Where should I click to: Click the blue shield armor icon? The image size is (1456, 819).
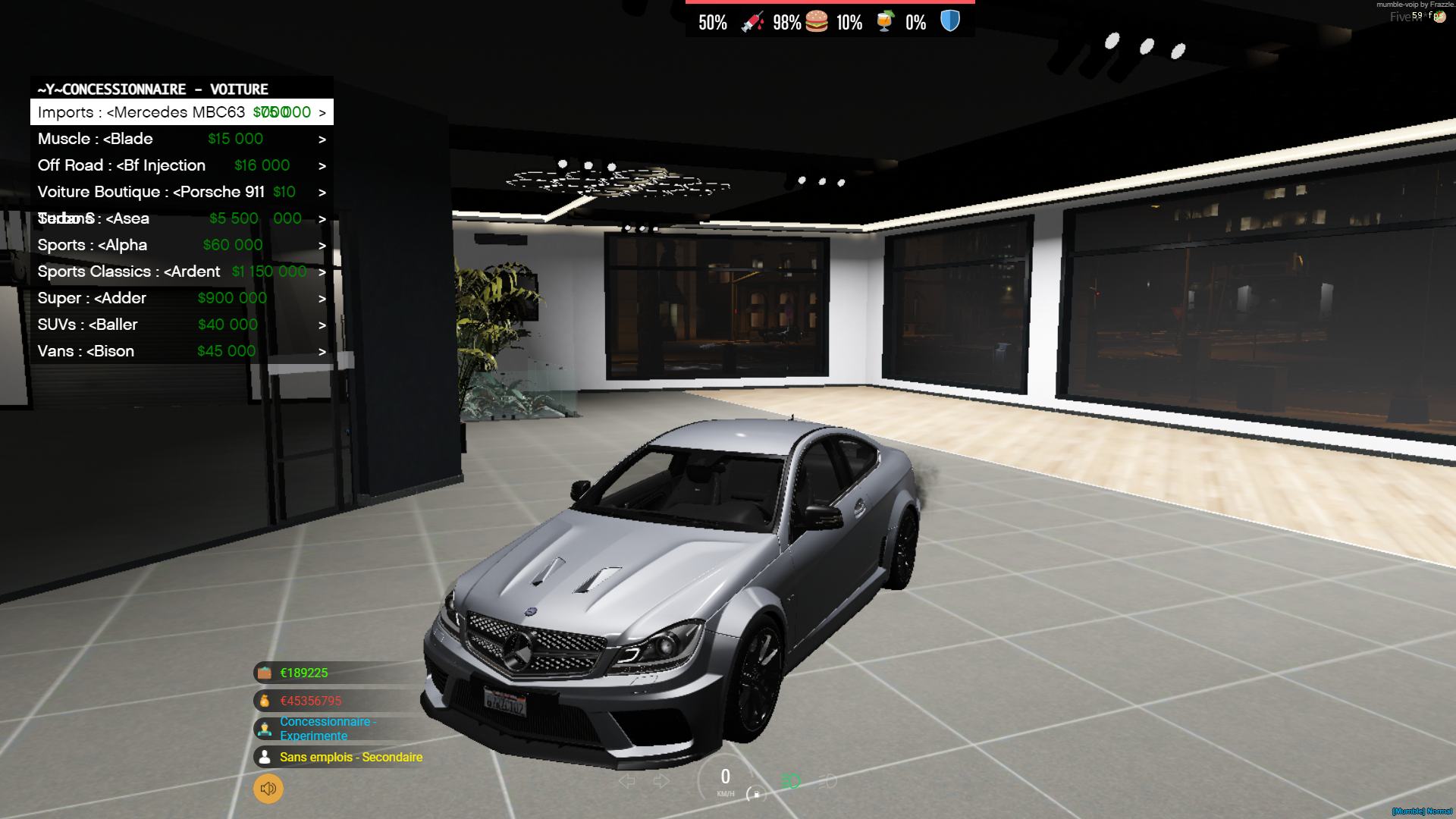pyautogui.click(x=949, y=22)
